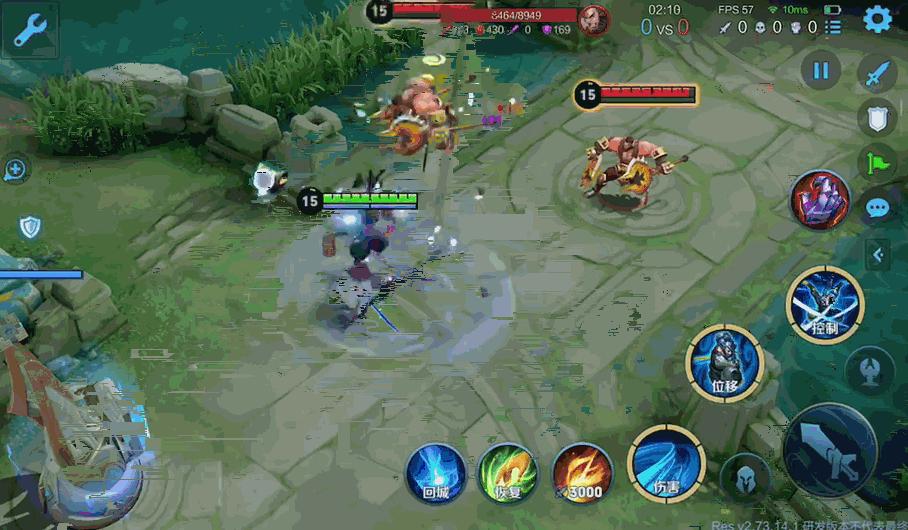908x530 pixels.
Task: Open the chat bubble quick messages
Action: [x=877, y=208]
